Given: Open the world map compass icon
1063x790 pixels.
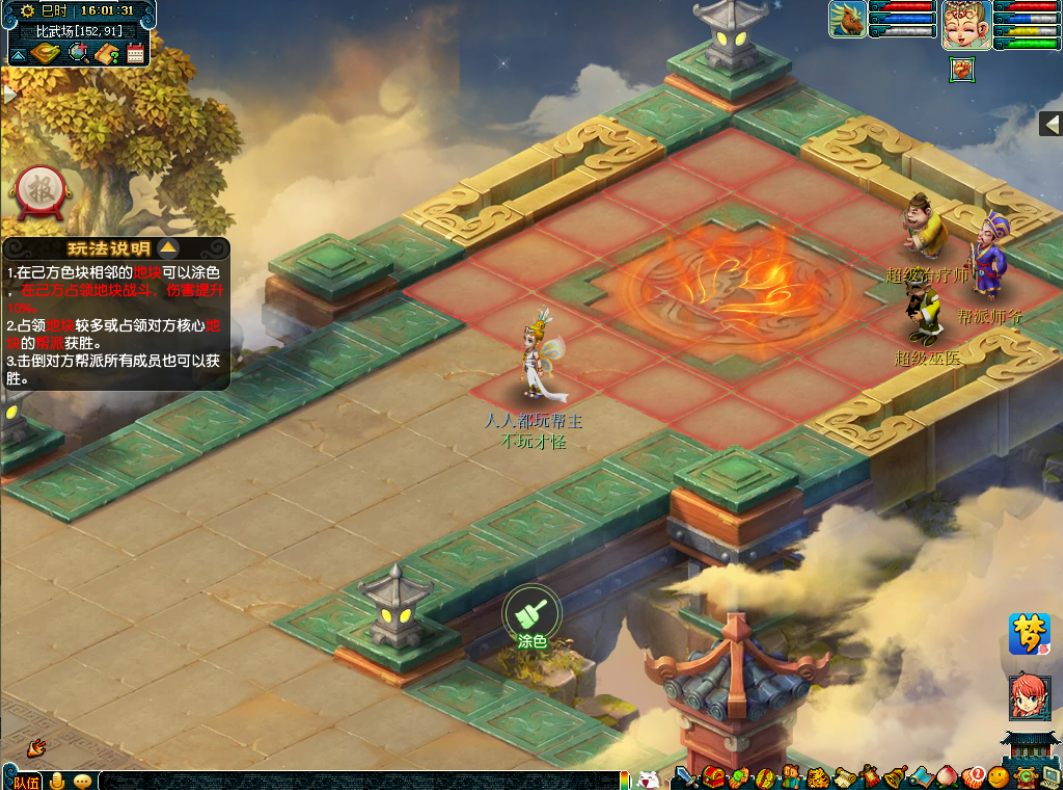Looking at the screenshot, I should (x=46, y=53).
